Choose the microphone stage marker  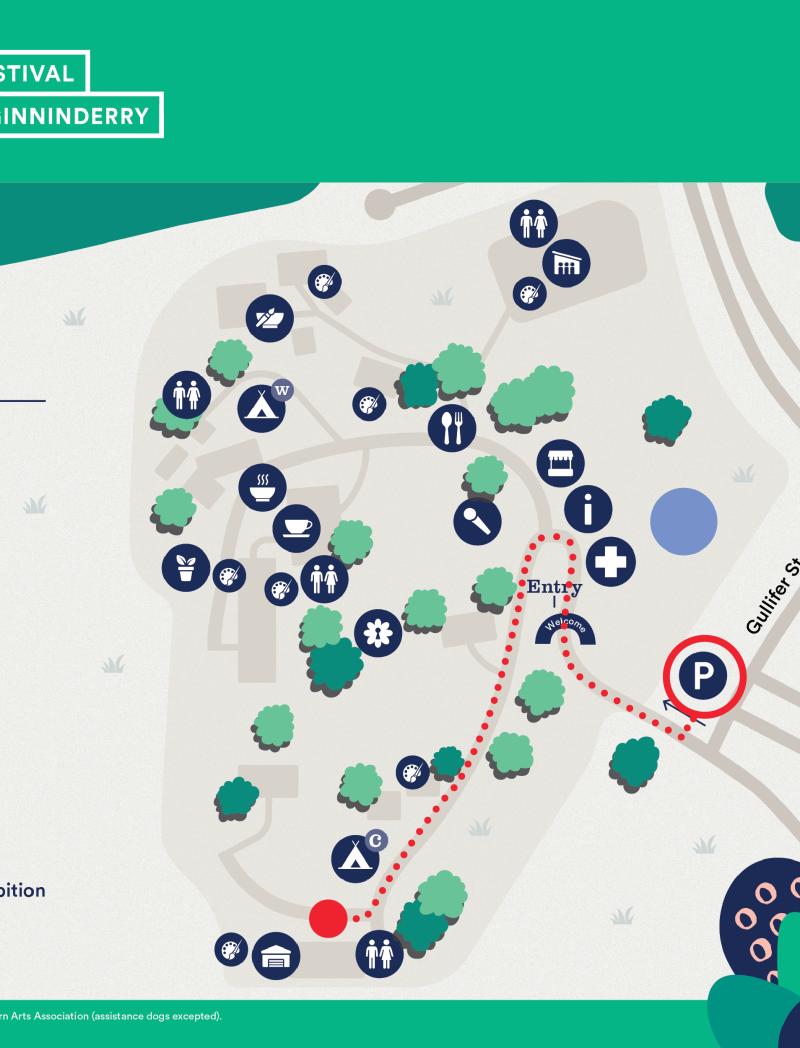[x=477, y=520]
